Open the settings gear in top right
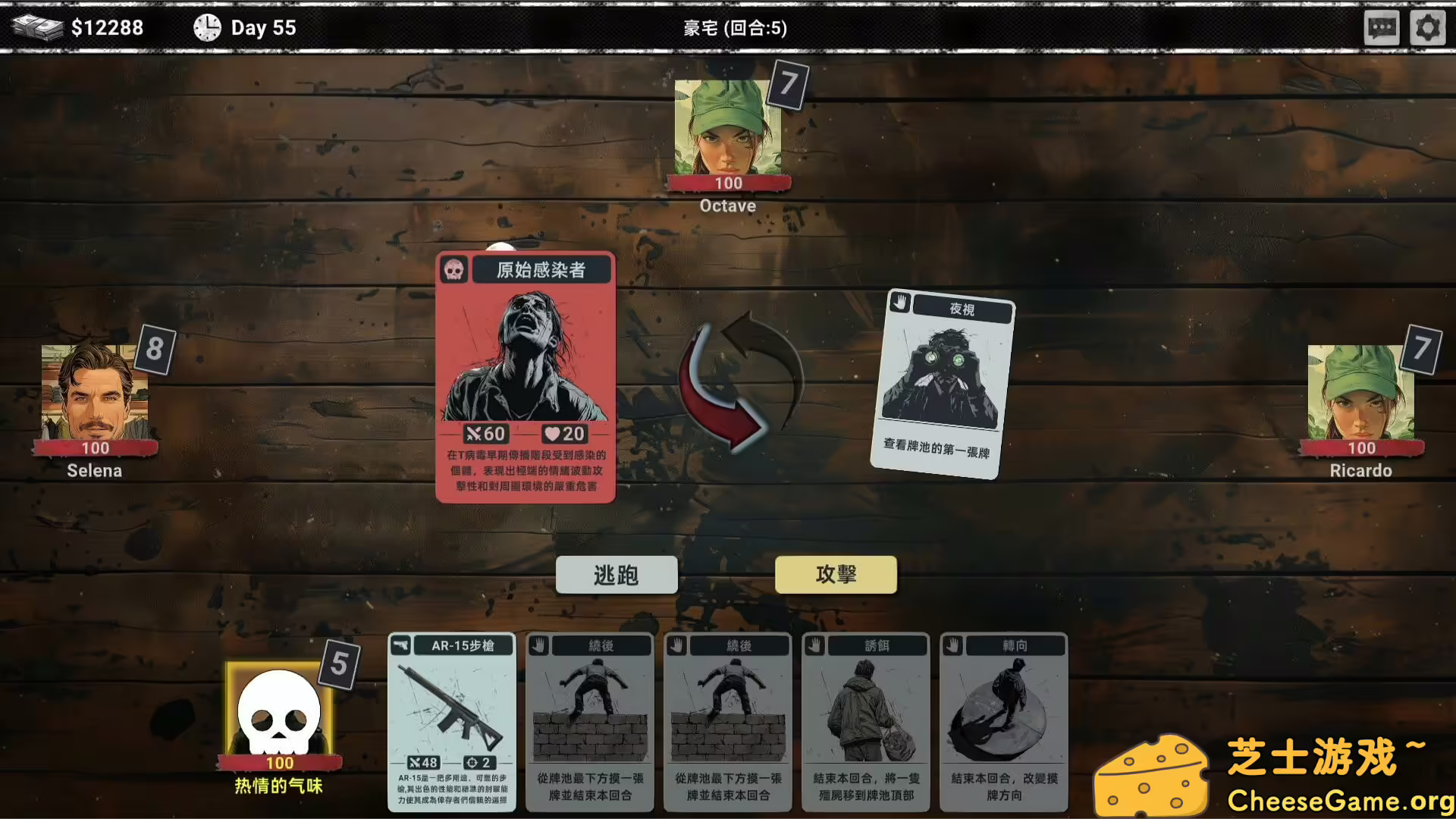 (x=1428, y=27)
